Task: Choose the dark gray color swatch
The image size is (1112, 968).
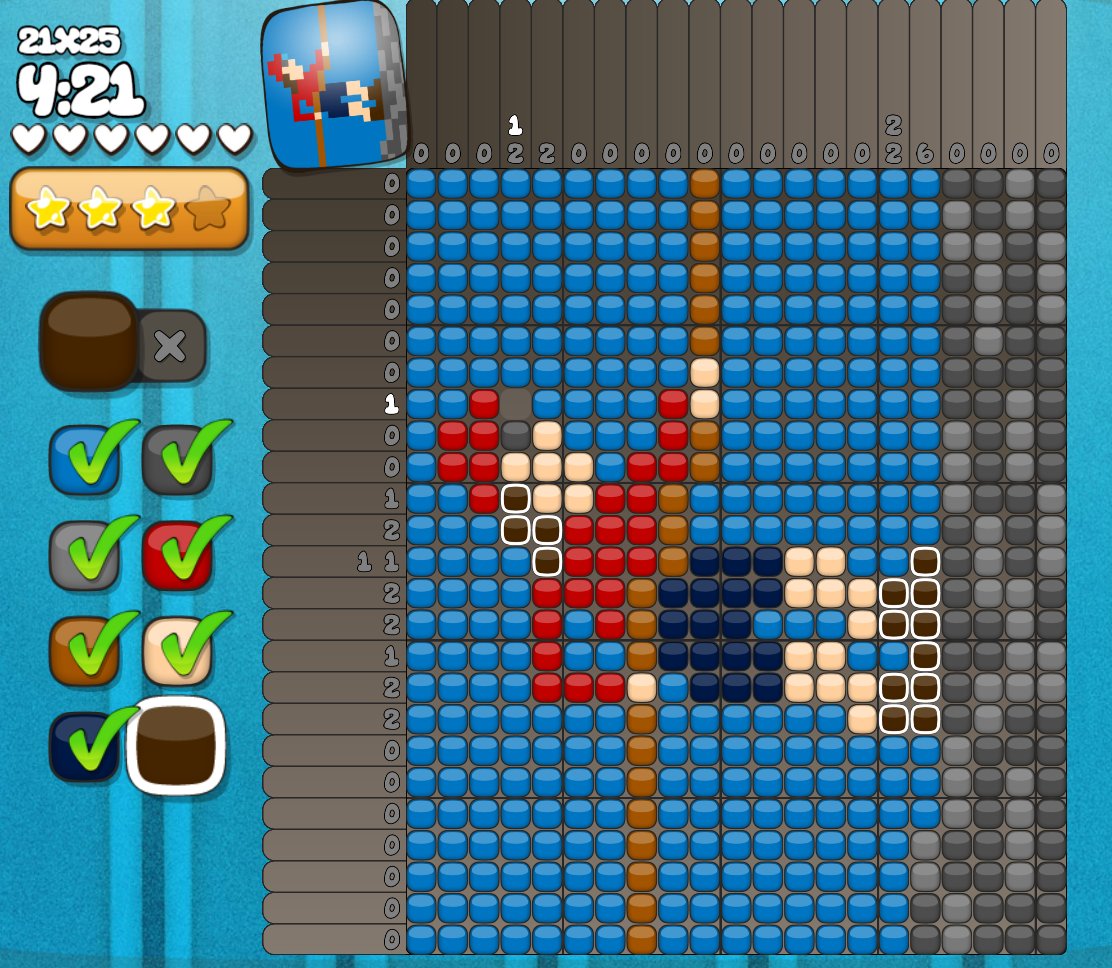Action: pos(177,460)
